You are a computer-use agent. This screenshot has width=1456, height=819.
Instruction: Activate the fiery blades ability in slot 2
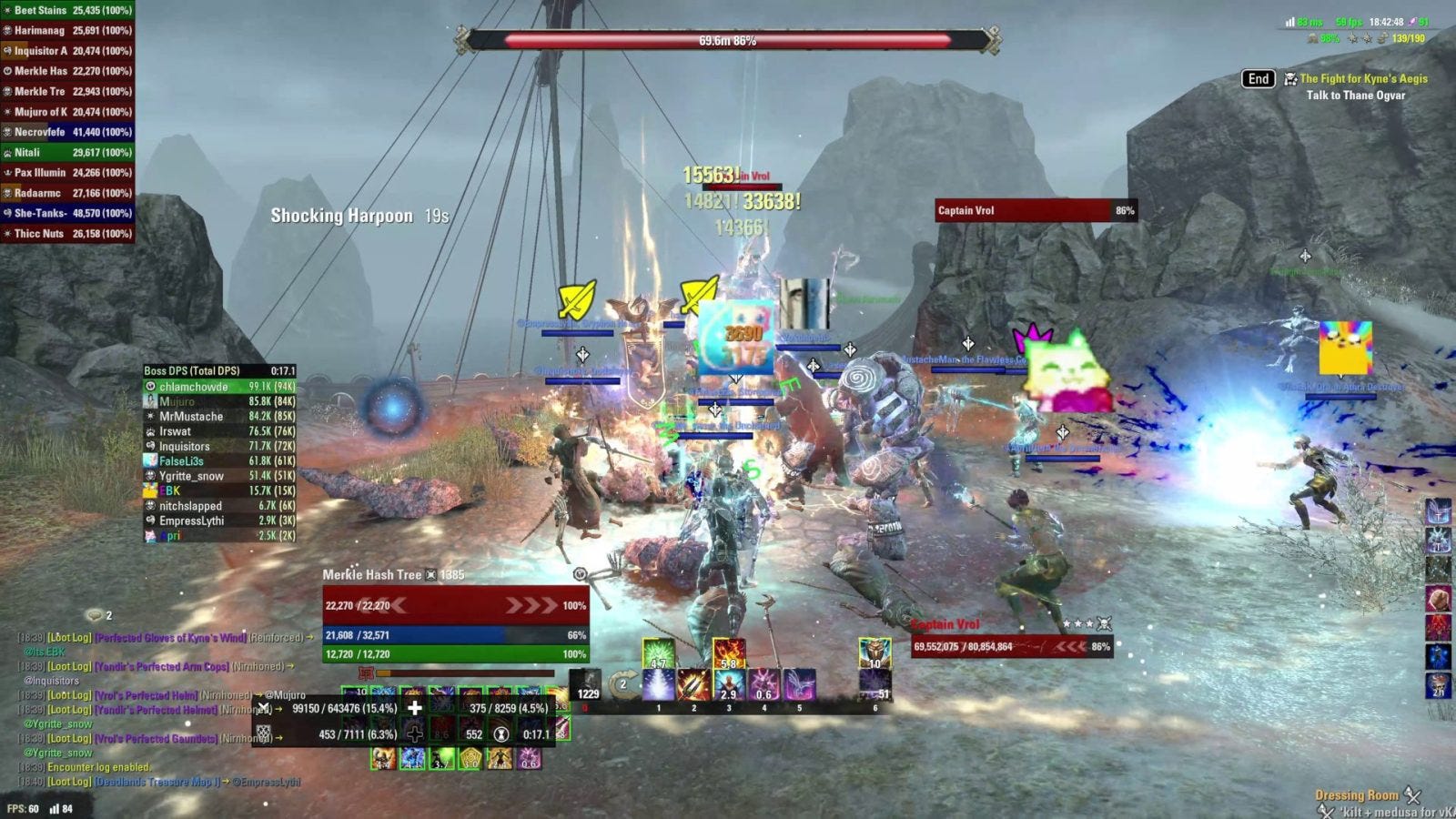click(x=693, y=685)
